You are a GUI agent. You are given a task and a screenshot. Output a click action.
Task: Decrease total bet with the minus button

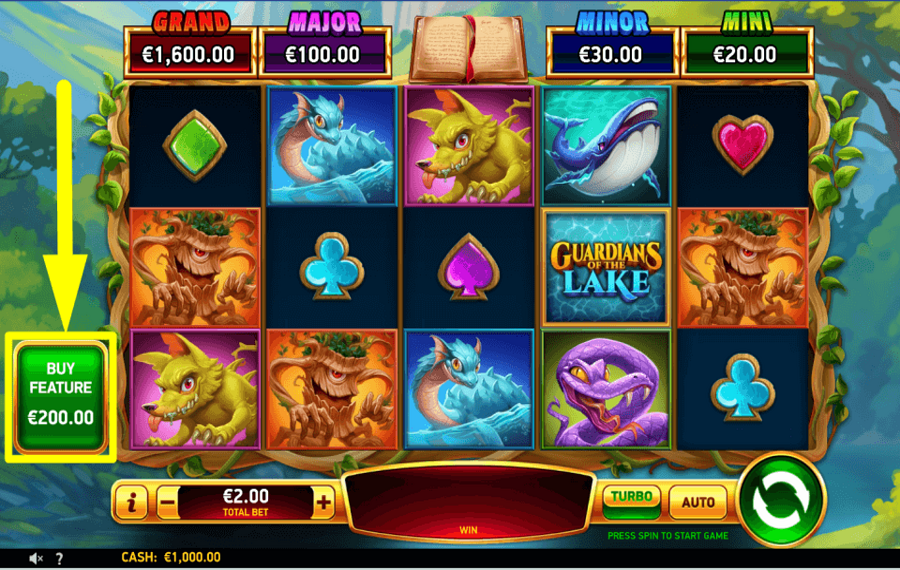point(167,503)
